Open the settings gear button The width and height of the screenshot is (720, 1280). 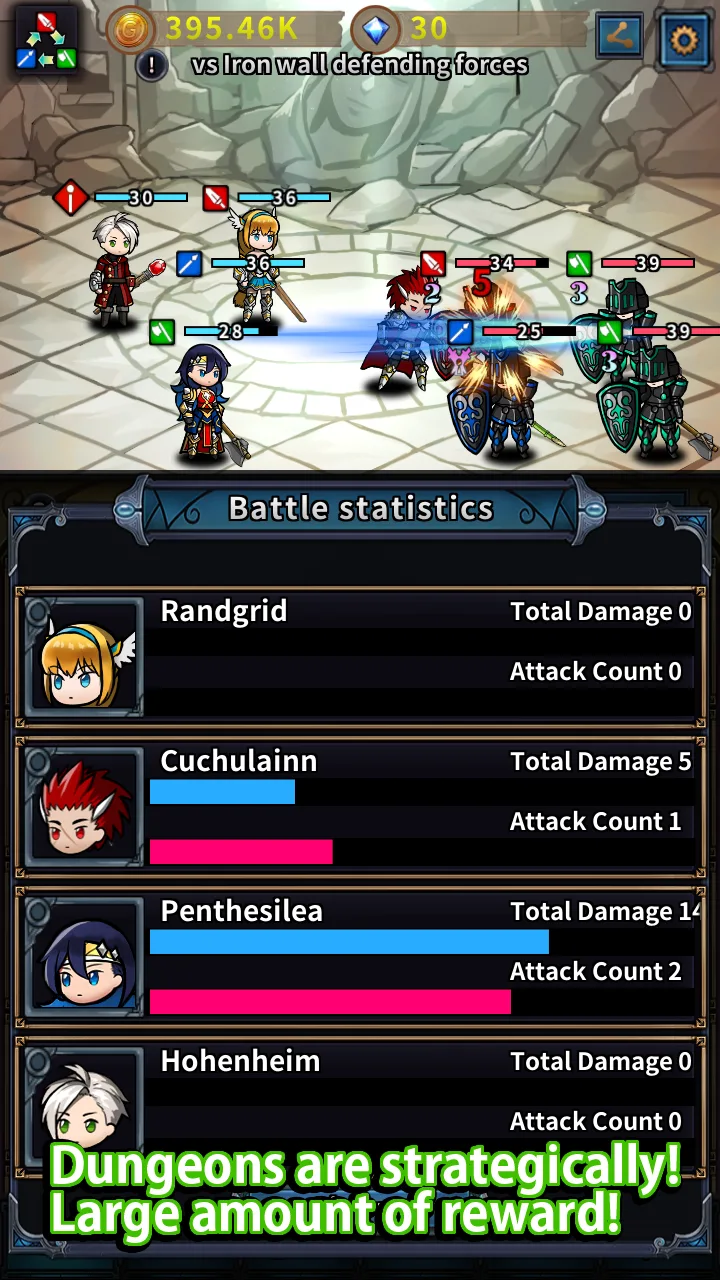pyautogui.click(x=684, y=39)
